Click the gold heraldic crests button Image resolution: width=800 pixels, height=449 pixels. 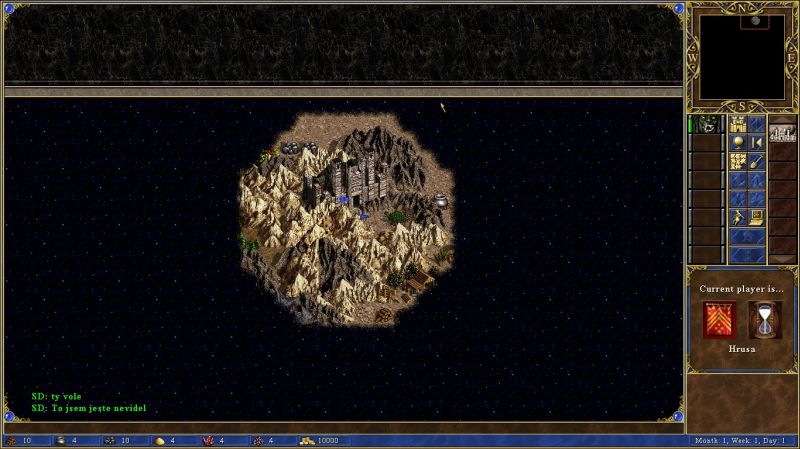pos(739,161)
